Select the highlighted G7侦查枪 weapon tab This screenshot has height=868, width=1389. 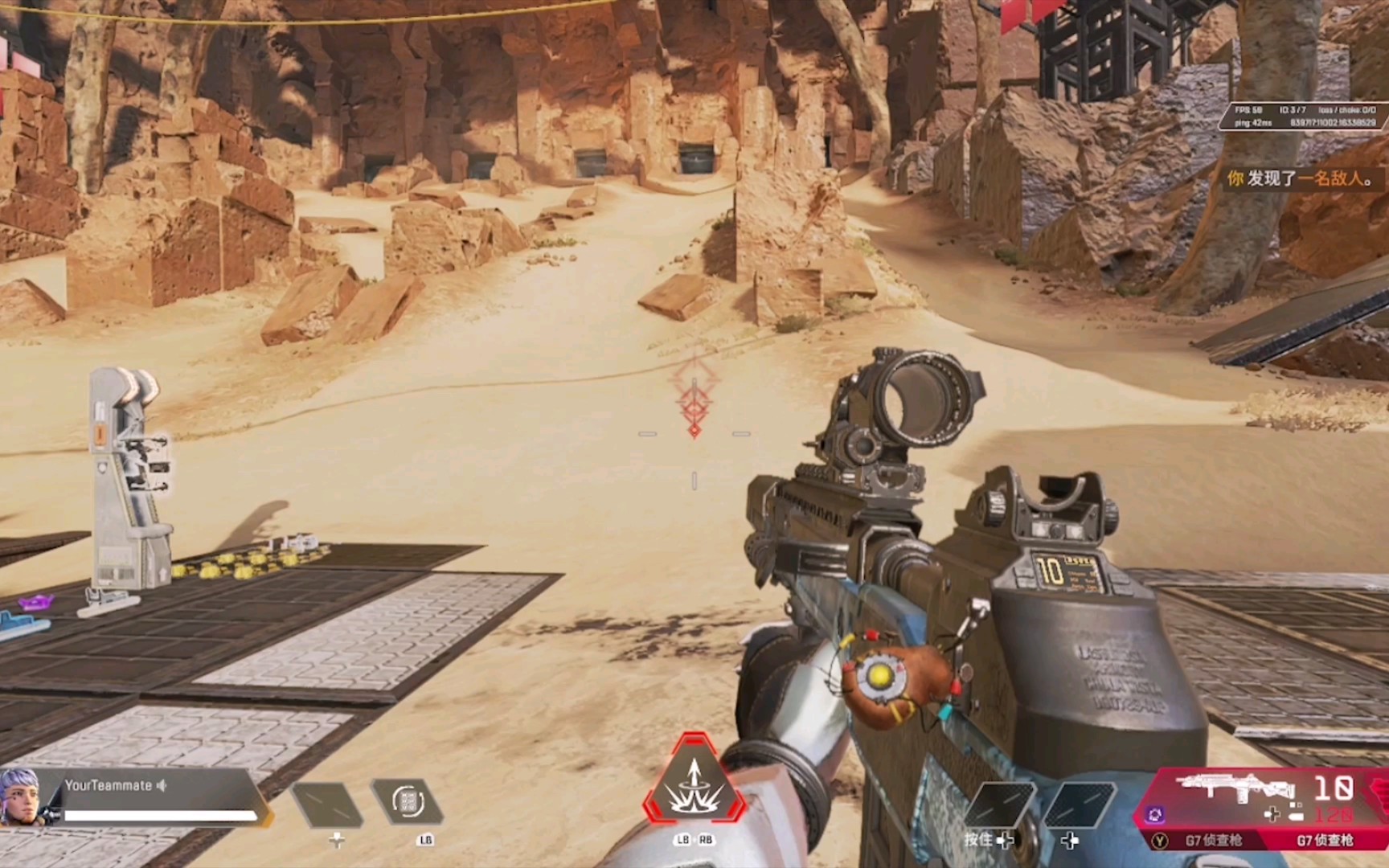pyautogui.click(x=1325, y=841)
